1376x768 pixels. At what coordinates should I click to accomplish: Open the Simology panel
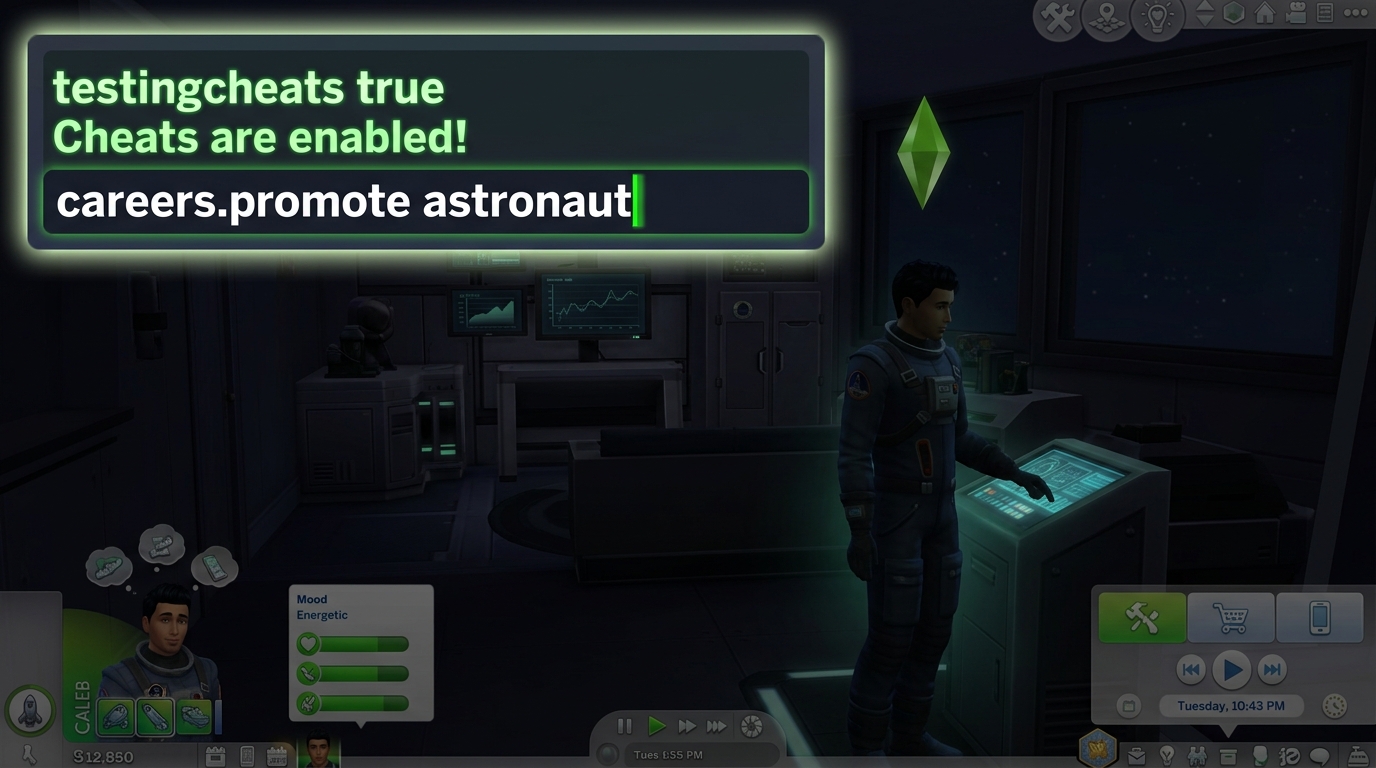pos(1258,756)
